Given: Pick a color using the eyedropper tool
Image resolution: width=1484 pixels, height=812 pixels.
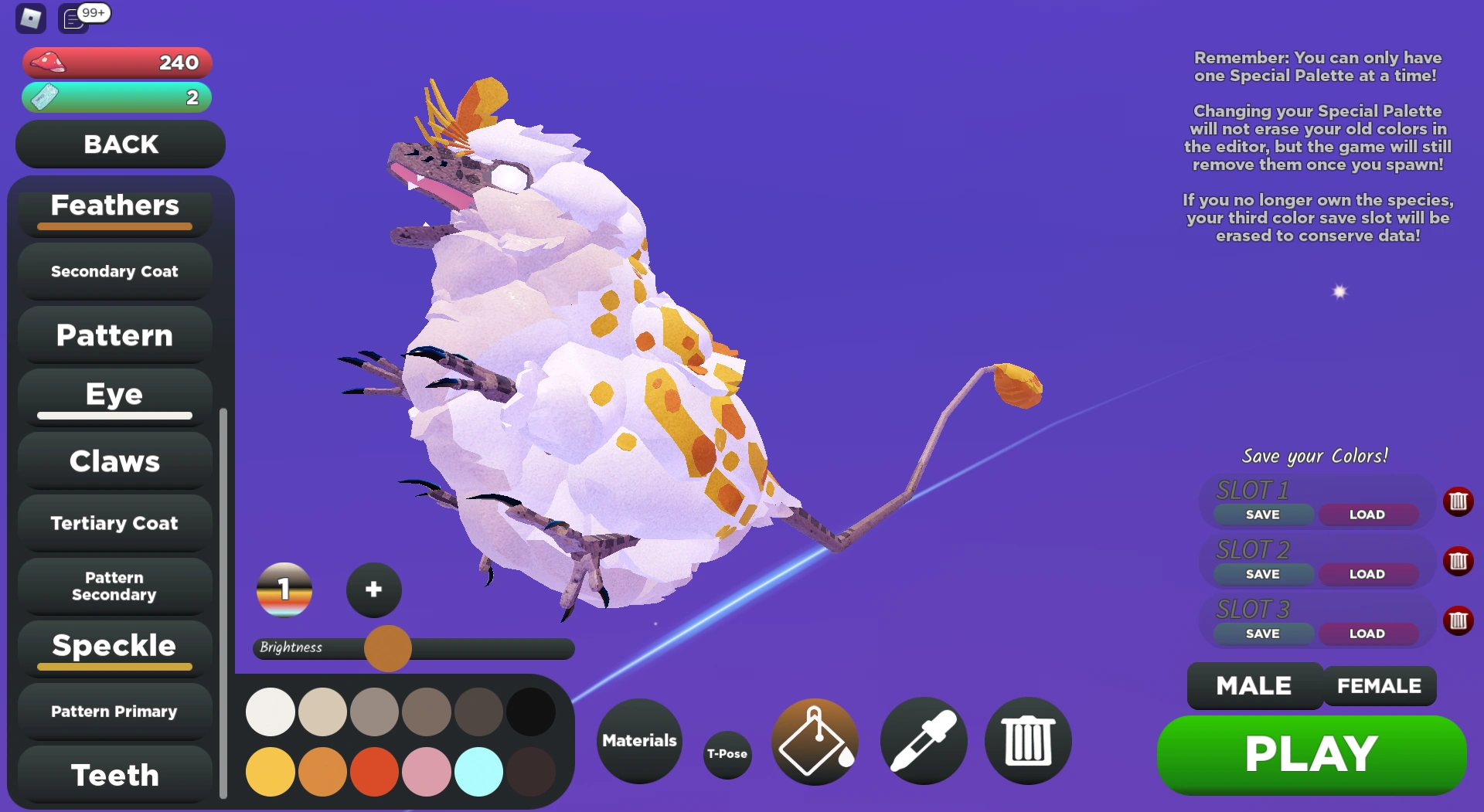Looking at the screenshot, I should coord(923,741).
